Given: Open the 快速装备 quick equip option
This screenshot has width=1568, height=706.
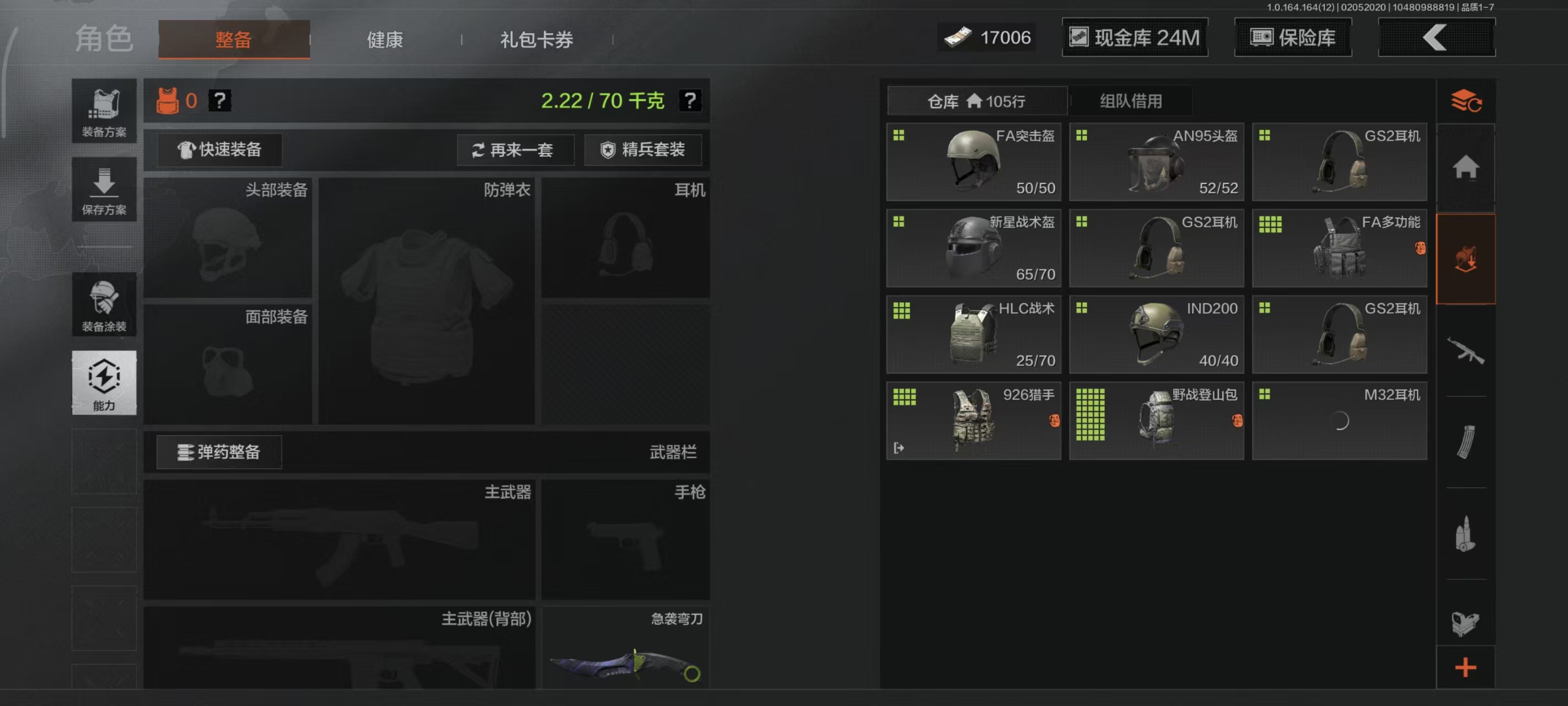Looking at the screenshot, I should [222, 150].
